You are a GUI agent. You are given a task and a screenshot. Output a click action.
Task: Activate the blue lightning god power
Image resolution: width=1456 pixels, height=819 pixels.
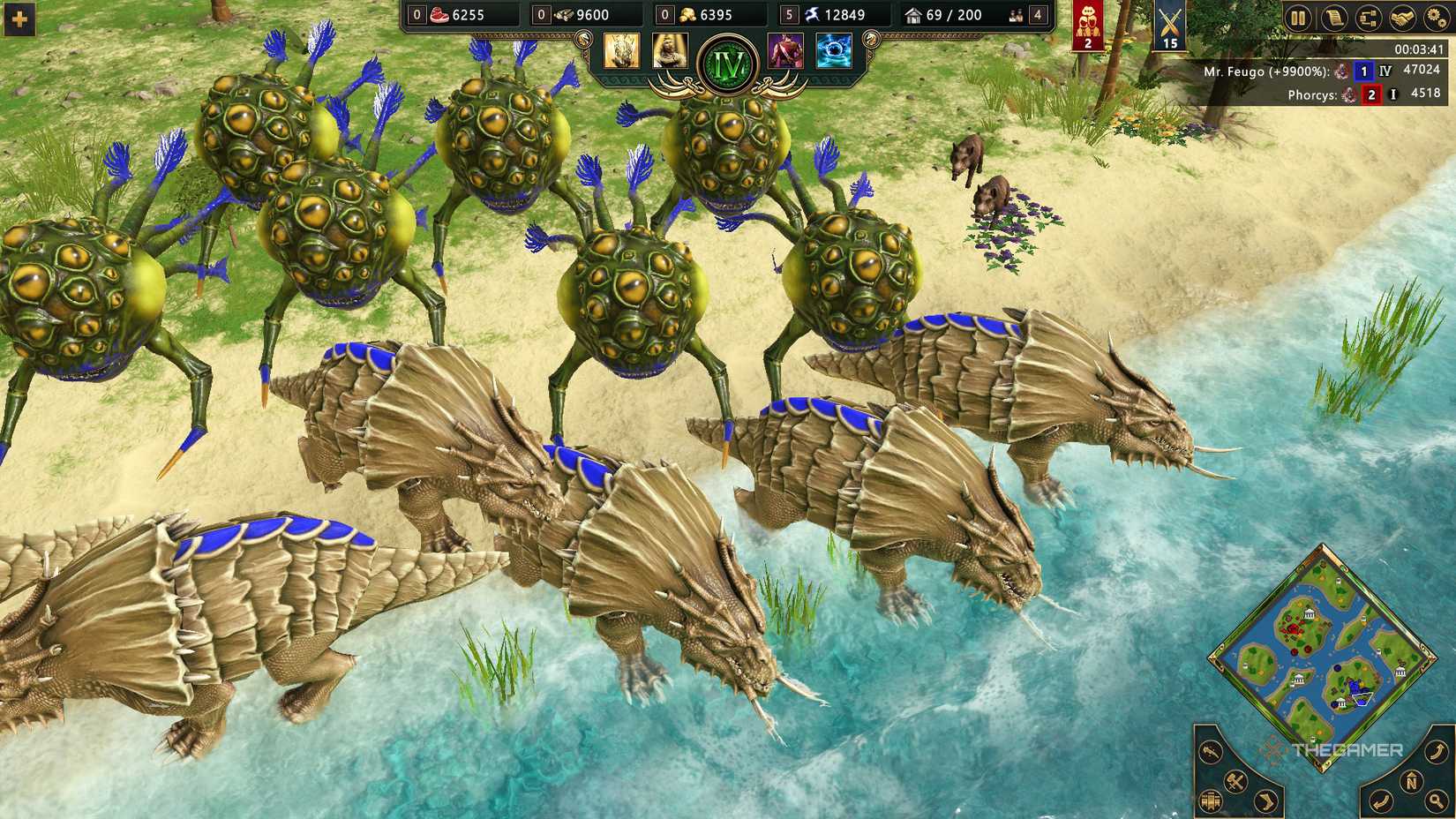click(x=834, y=50)
